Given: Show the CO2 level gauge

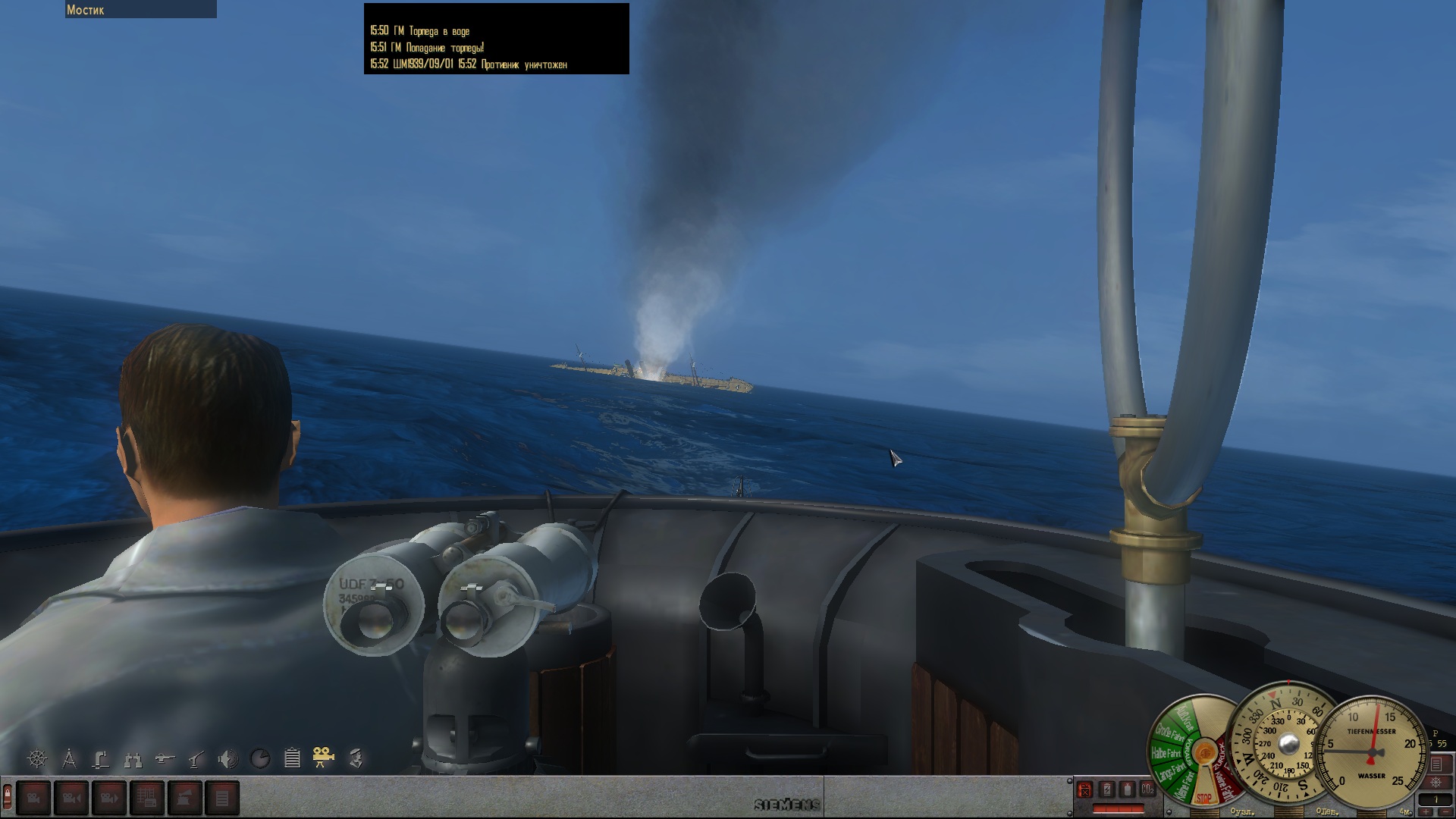Looking at the screenshot, I should (x=1148, y=789).
